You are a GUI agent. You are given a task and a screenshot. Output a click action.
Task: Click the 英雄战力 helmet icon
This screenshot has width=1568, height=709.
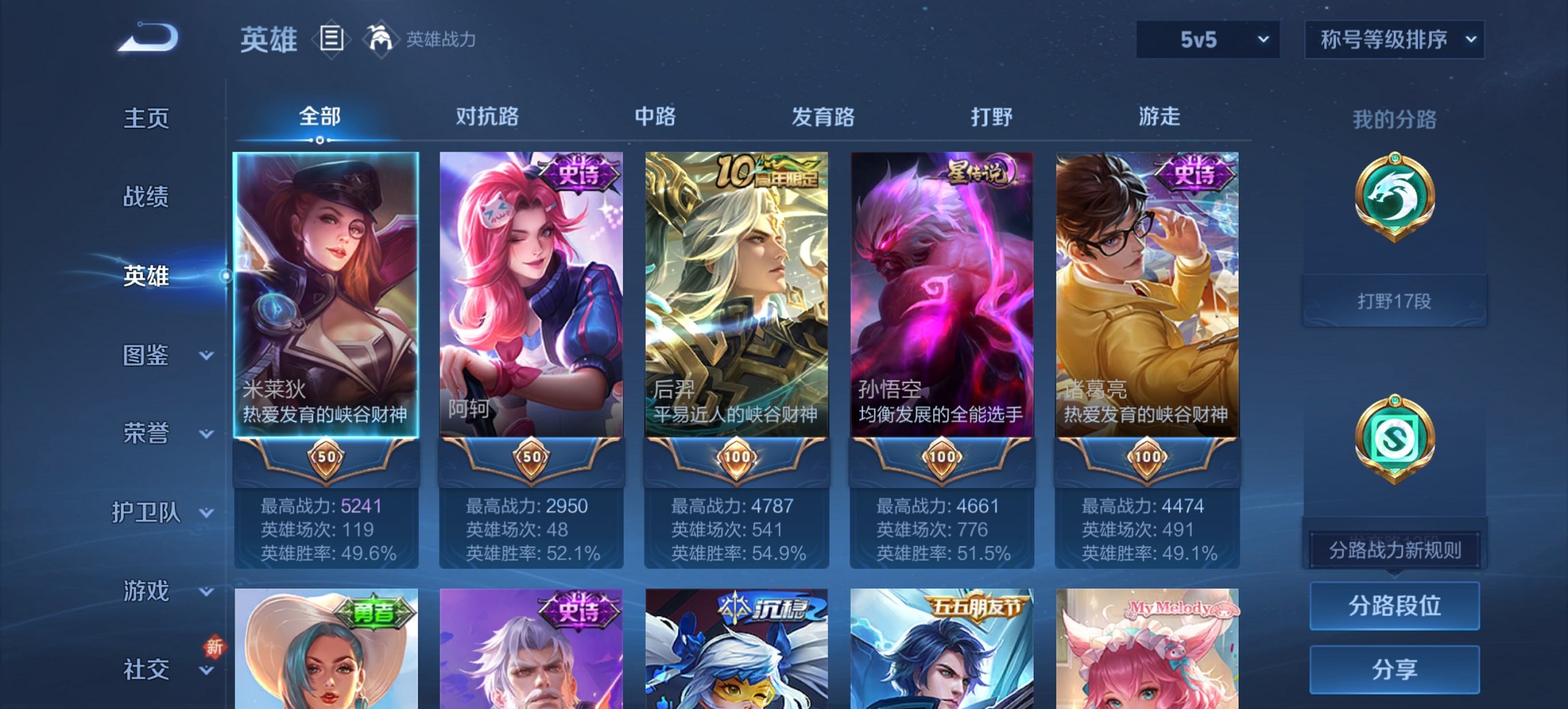tap(381, 38)
